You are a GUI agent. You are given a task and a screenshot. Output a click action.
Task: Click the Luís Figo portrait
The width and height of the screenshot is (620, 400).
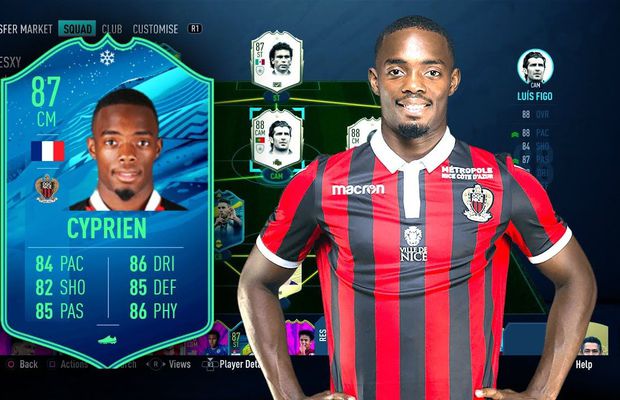click(535, 67)
